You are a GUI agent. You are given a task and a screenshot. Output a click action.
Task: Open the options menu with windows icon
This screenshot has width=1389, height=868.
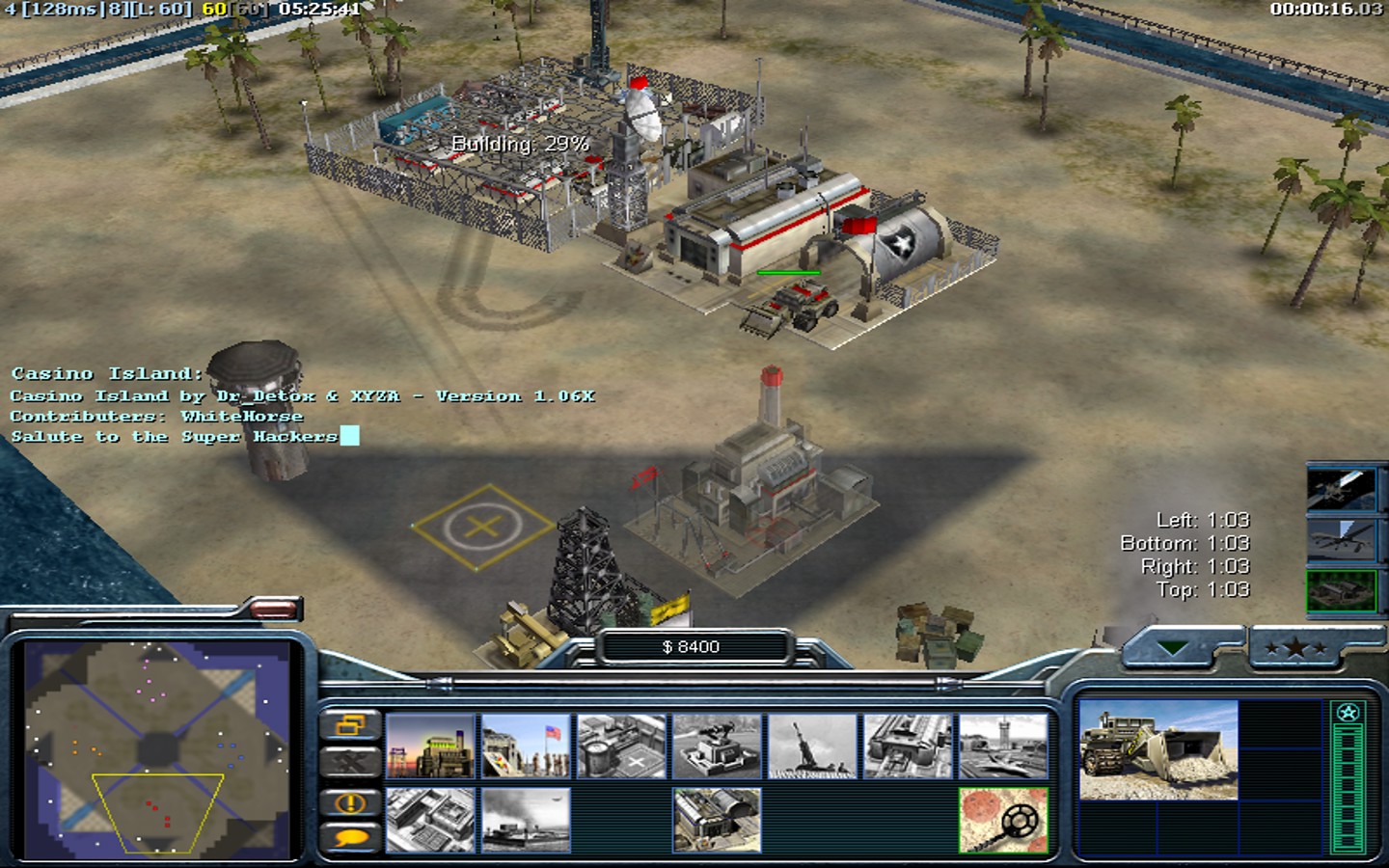[349, 724]
